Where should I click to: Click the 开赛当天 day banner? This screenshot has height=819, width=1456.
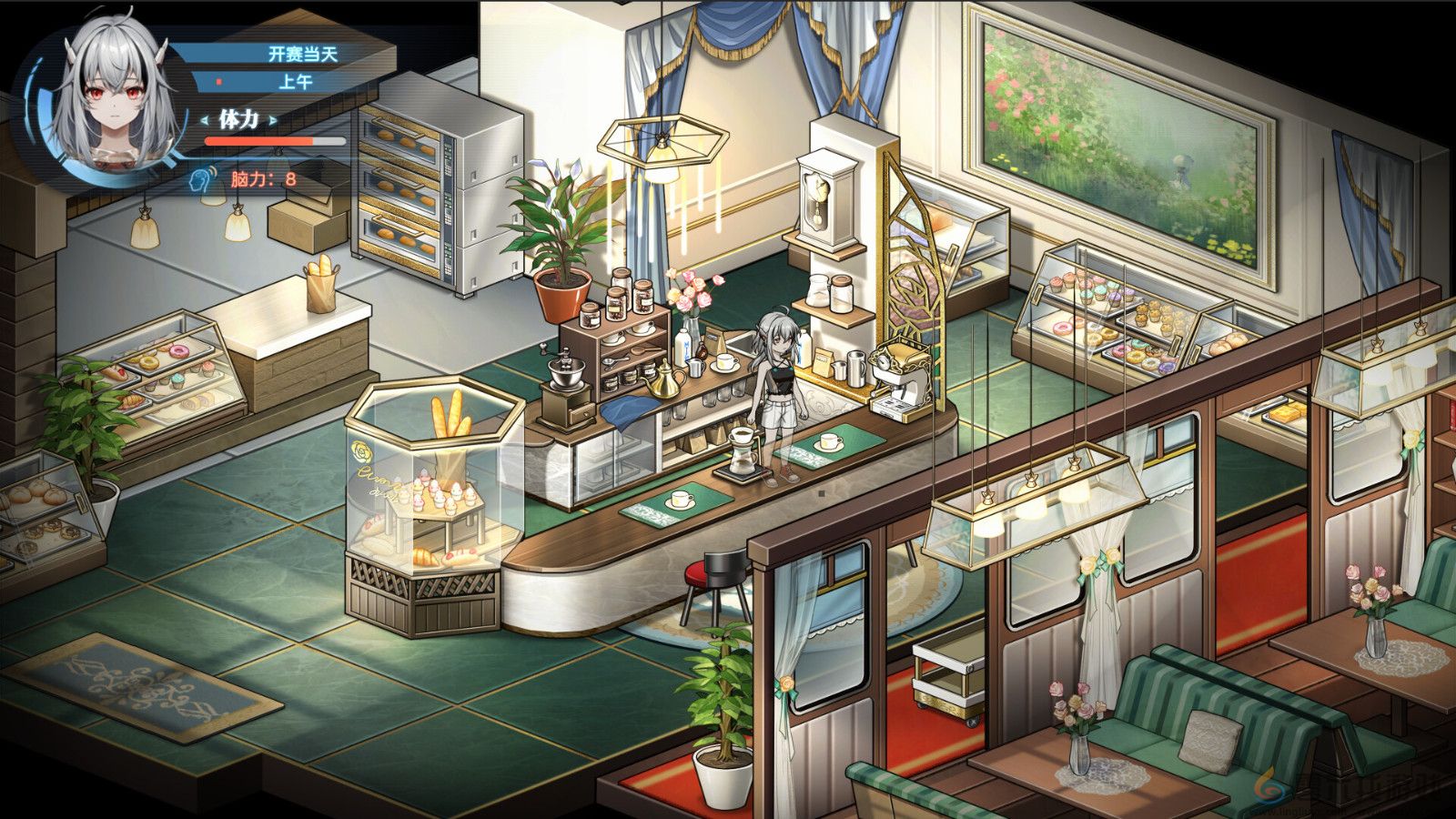303,54
